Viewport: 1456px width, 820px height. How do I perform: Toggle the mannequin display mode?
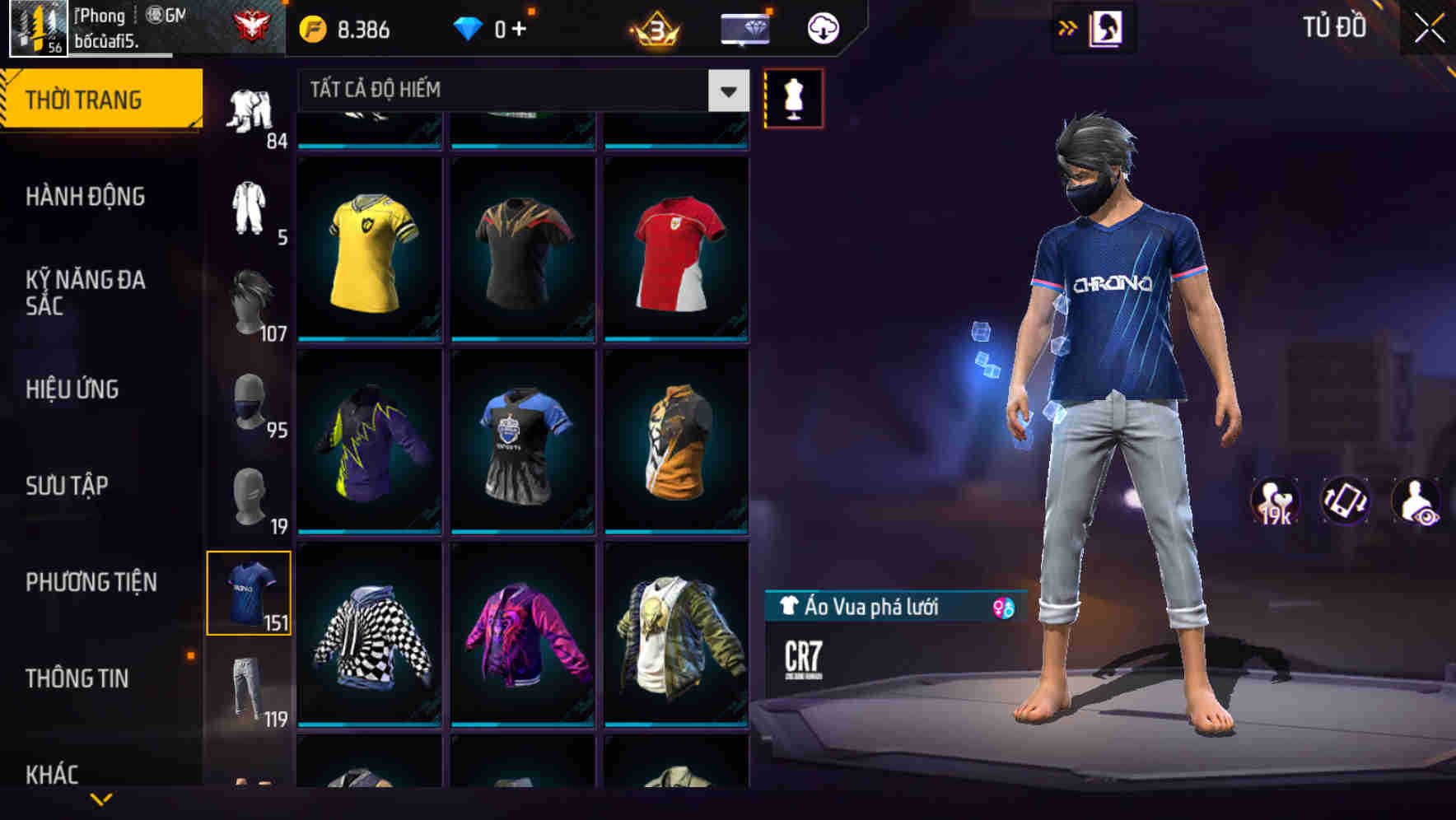point(792,97)
